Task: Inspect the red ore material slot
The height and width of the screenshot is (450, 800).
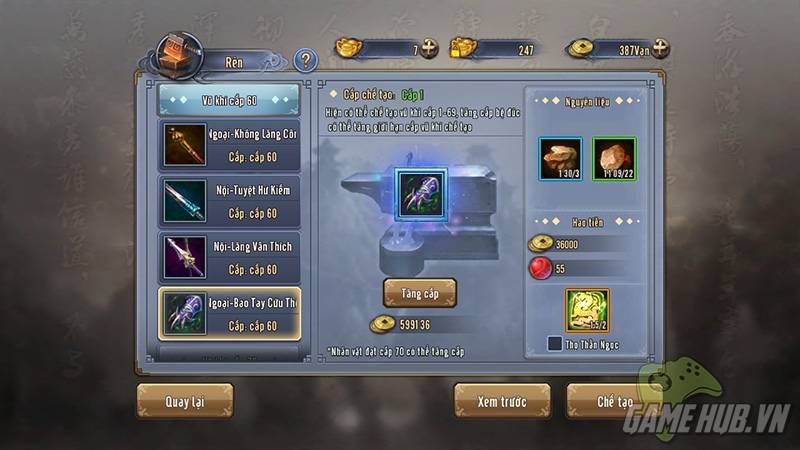Action: click(x=614, y=158)
